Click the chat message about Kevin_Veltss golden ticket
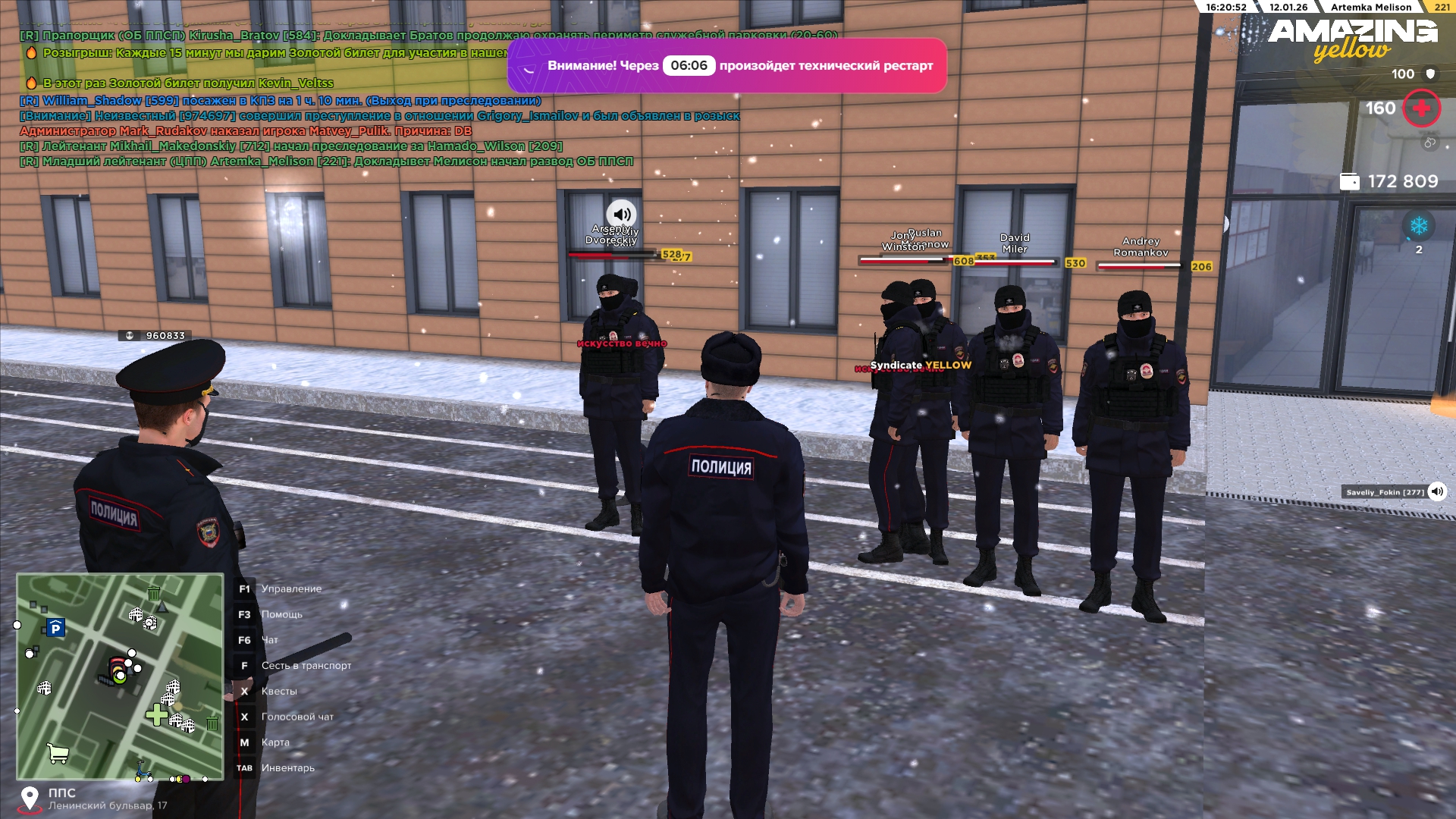This screenshot has width=1456, height=819. pos(188,83)
